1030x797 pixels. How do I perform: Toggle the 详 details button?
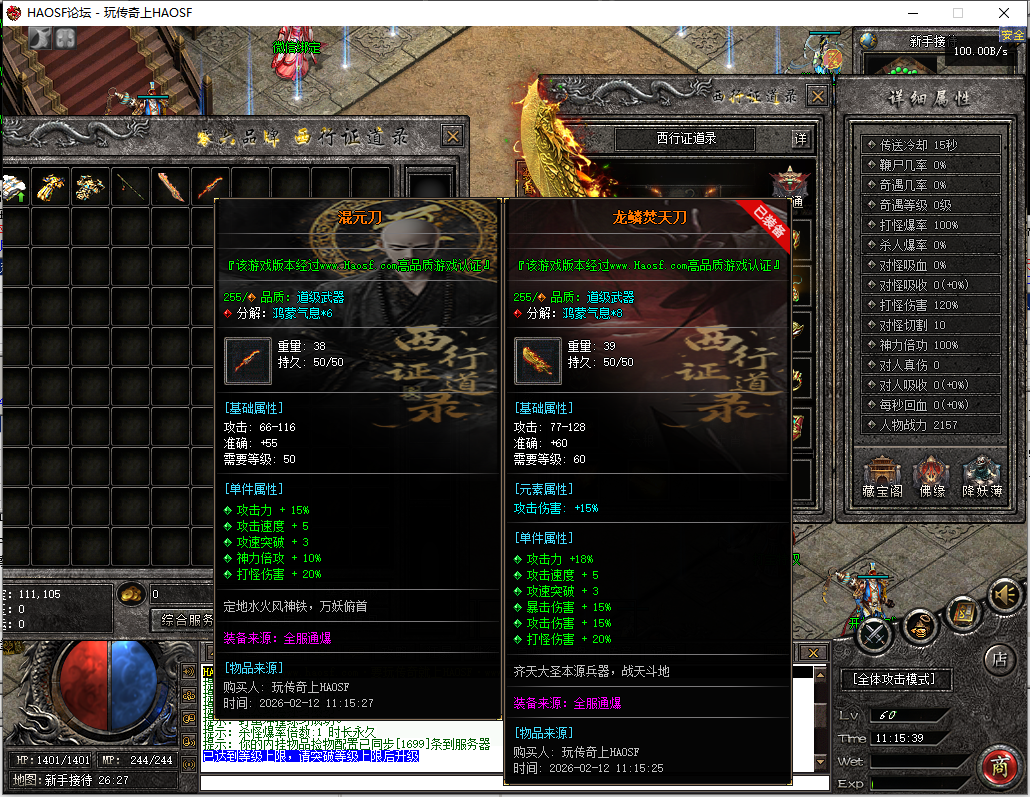pyautogui.click(x=800, y=139)
